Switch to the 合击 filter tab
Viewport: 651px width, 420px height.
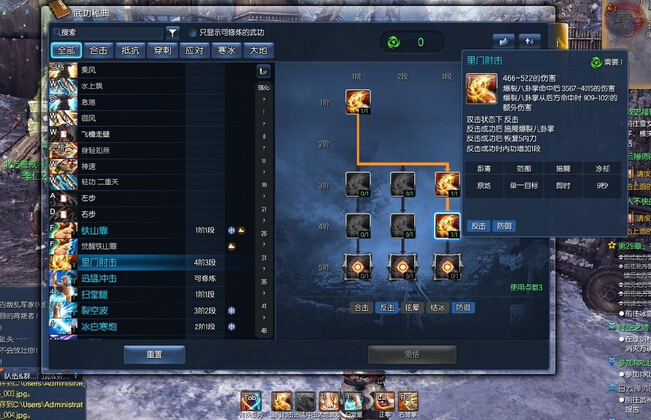[x=99, y=50]
